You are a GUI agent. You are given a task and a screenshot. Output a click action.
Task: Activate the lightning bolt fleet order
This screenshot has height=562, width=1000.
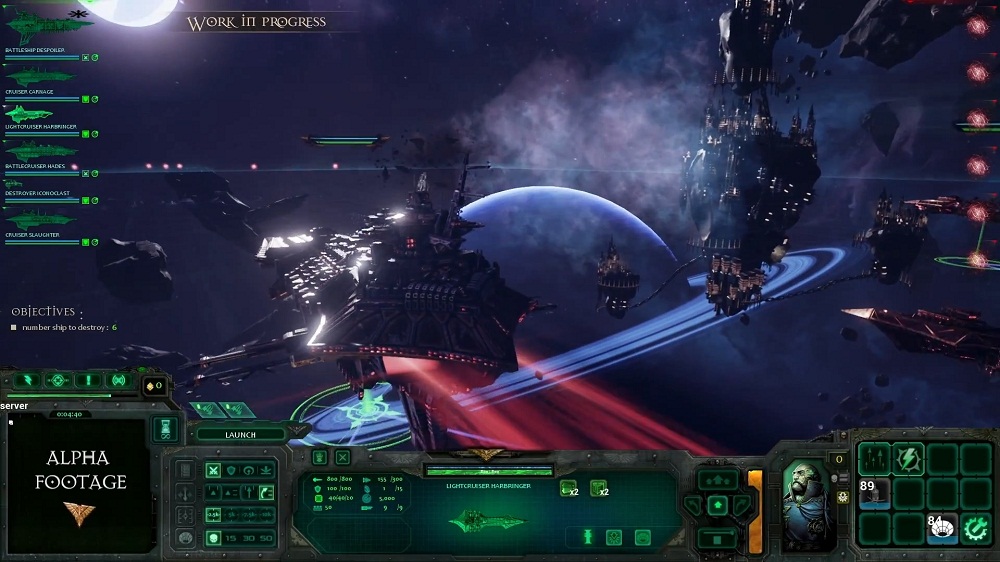pyautogui.click(x=27, y=380)
